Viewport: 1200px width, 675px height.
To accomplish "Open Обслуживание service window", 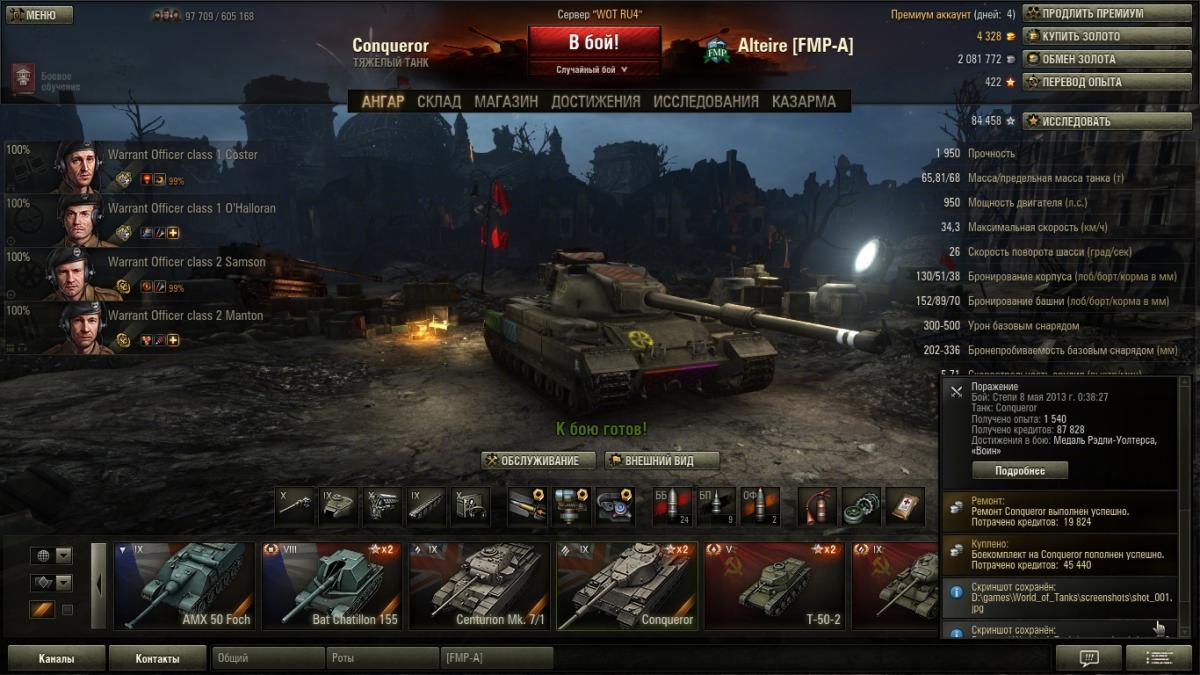I will point(538,461).
